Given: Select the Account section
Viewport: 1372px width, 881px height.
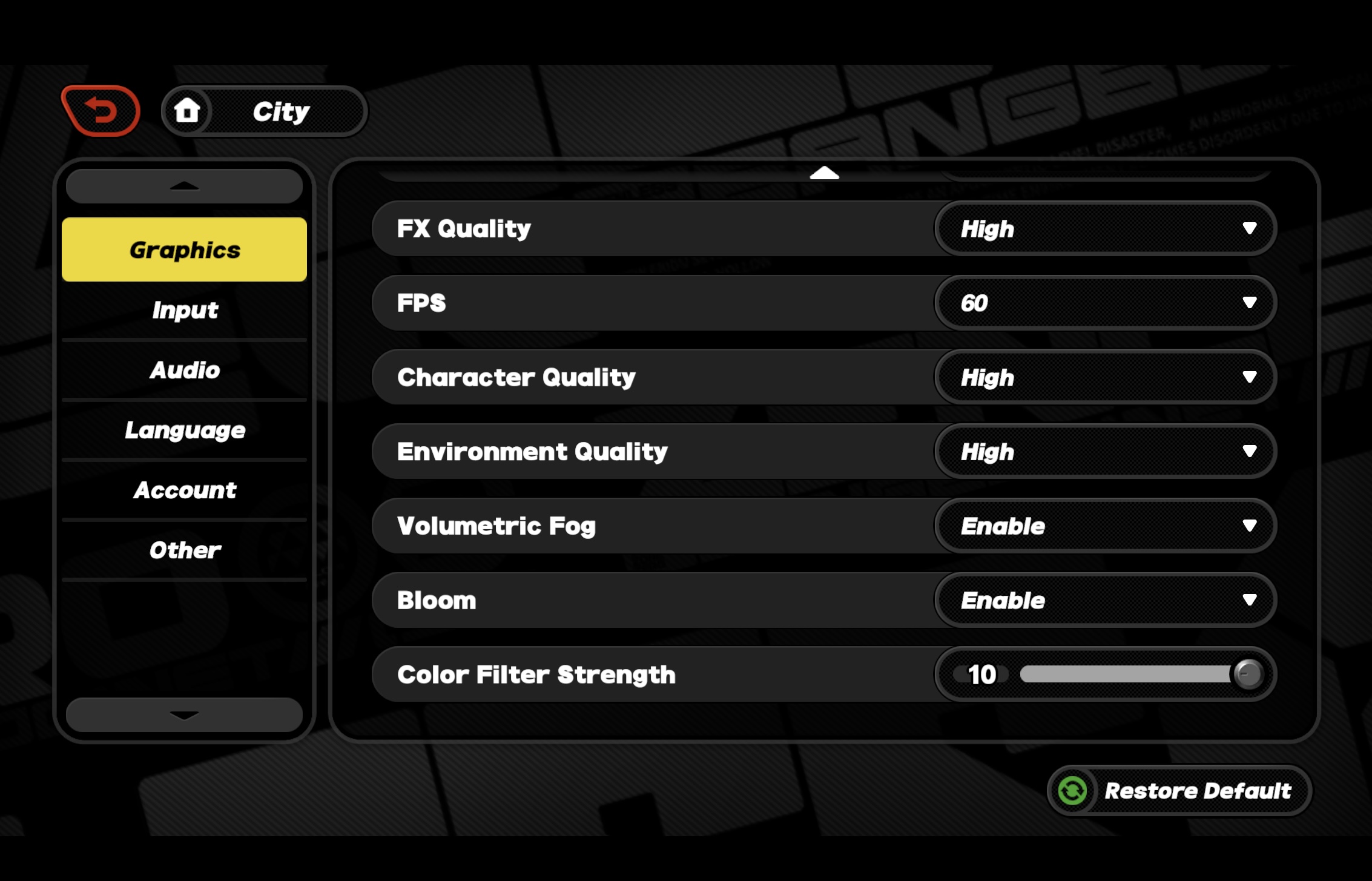Looking at the screenshot, I should pyautogui.click(x=184, y=490).
